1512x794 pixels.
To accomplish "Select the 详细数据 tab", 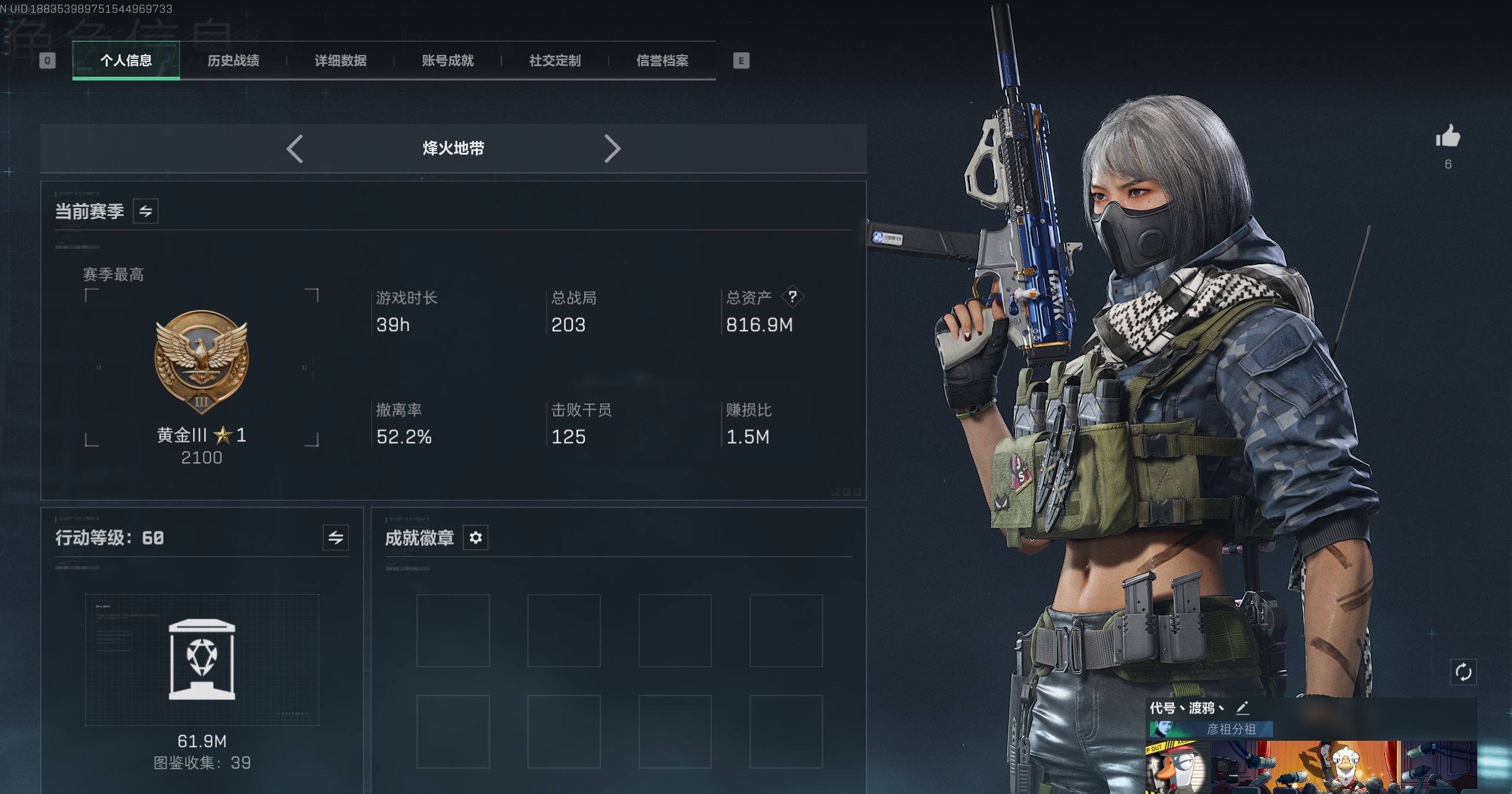I will pos(340,61).
